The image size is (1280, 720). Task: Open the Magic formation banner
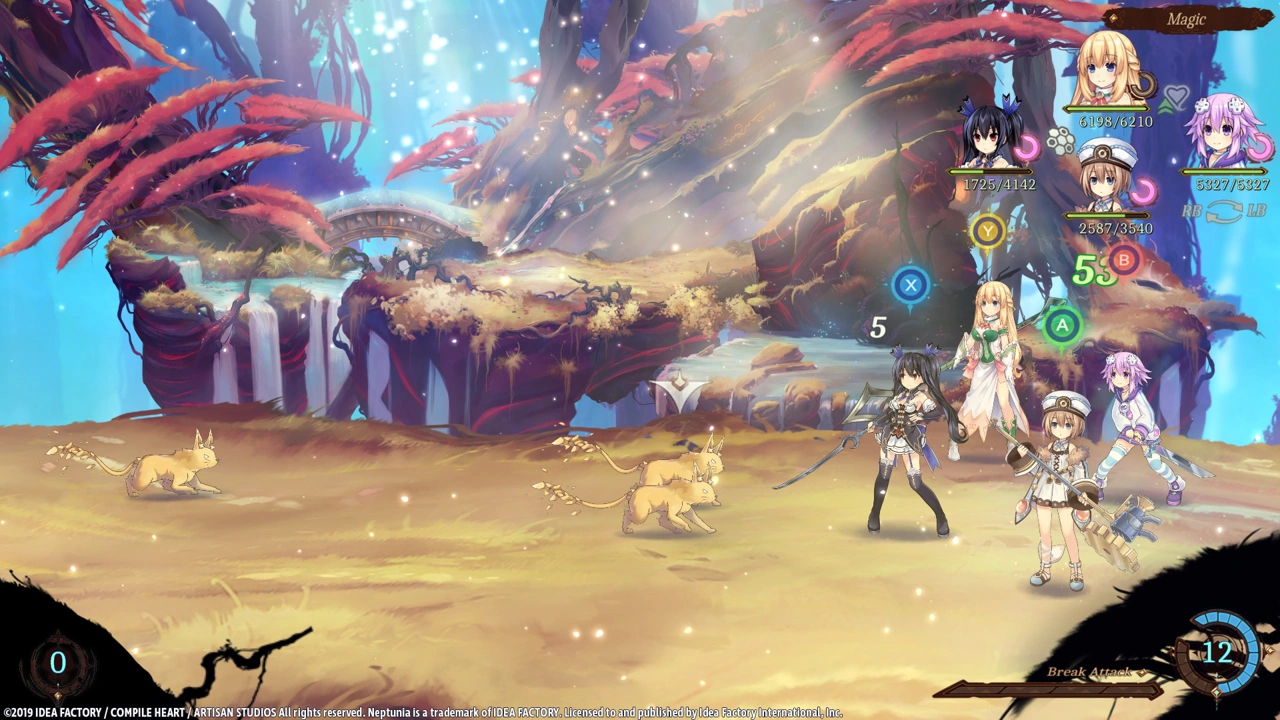tap(1187, 19)
